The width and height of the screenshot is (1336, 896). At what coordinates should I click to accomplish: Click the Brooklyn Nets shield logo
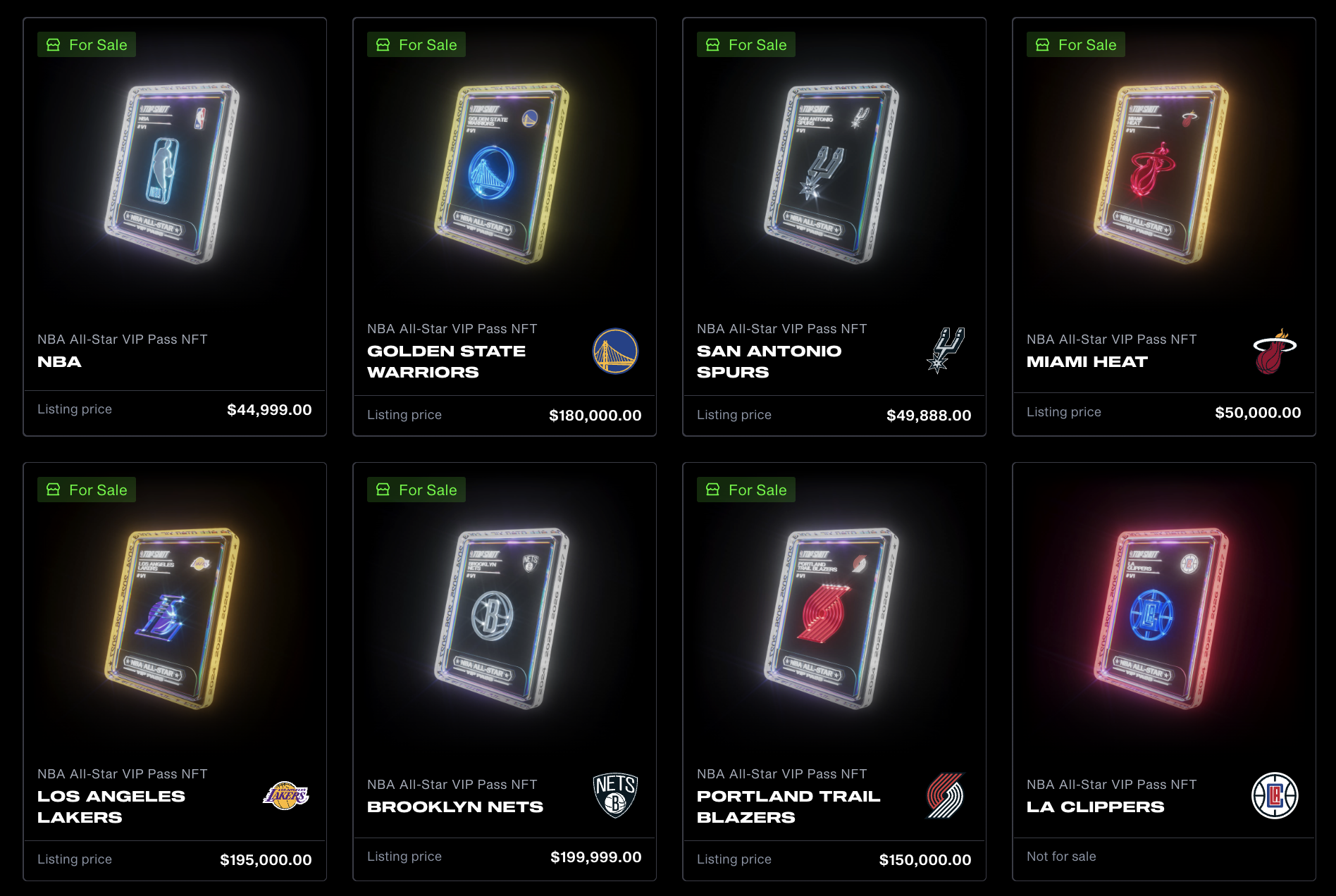click(615, 795)
